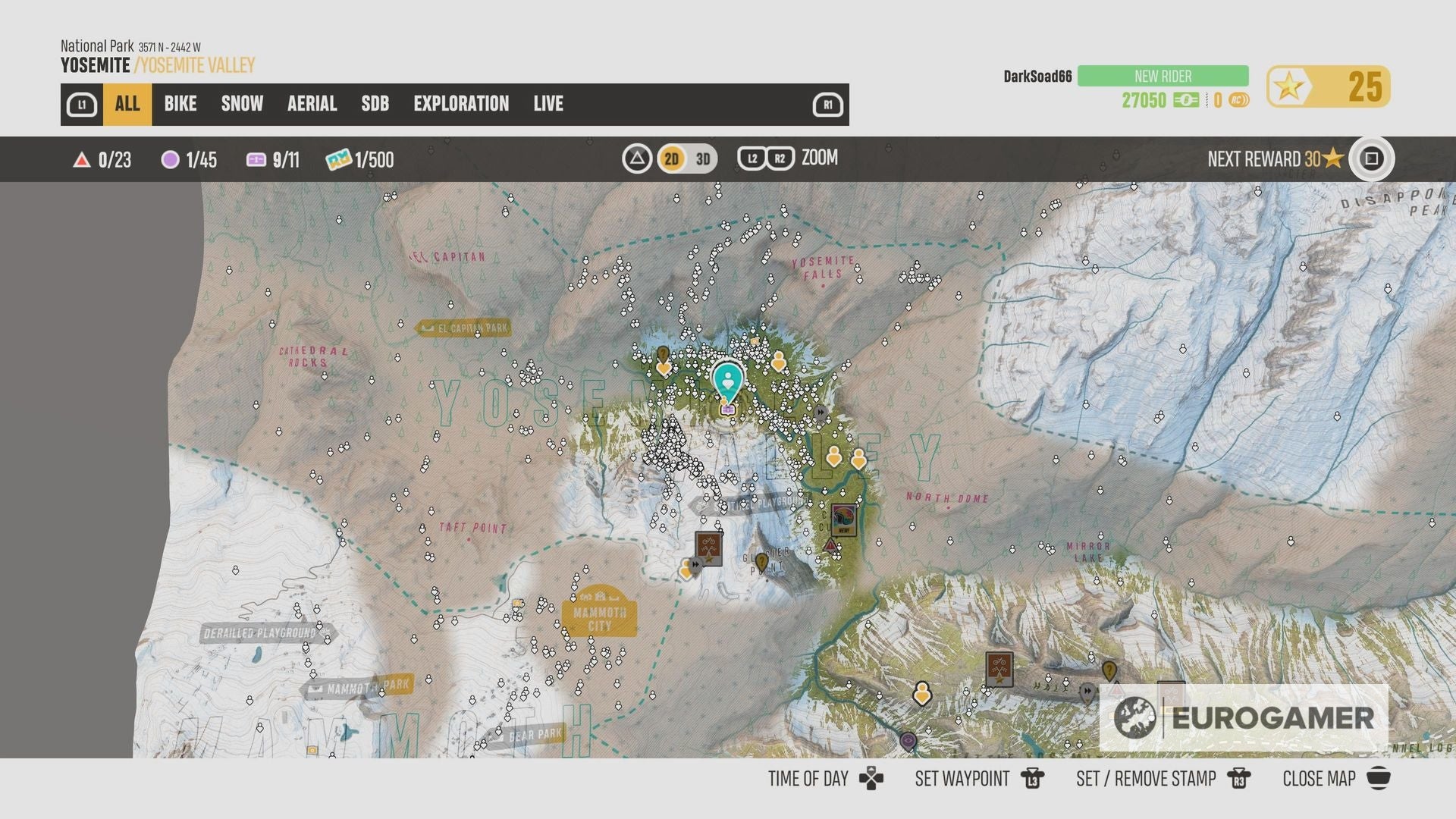Open the gift box icon near the player pin
This screenshot has width=1456, height=819.
[728, 409]
